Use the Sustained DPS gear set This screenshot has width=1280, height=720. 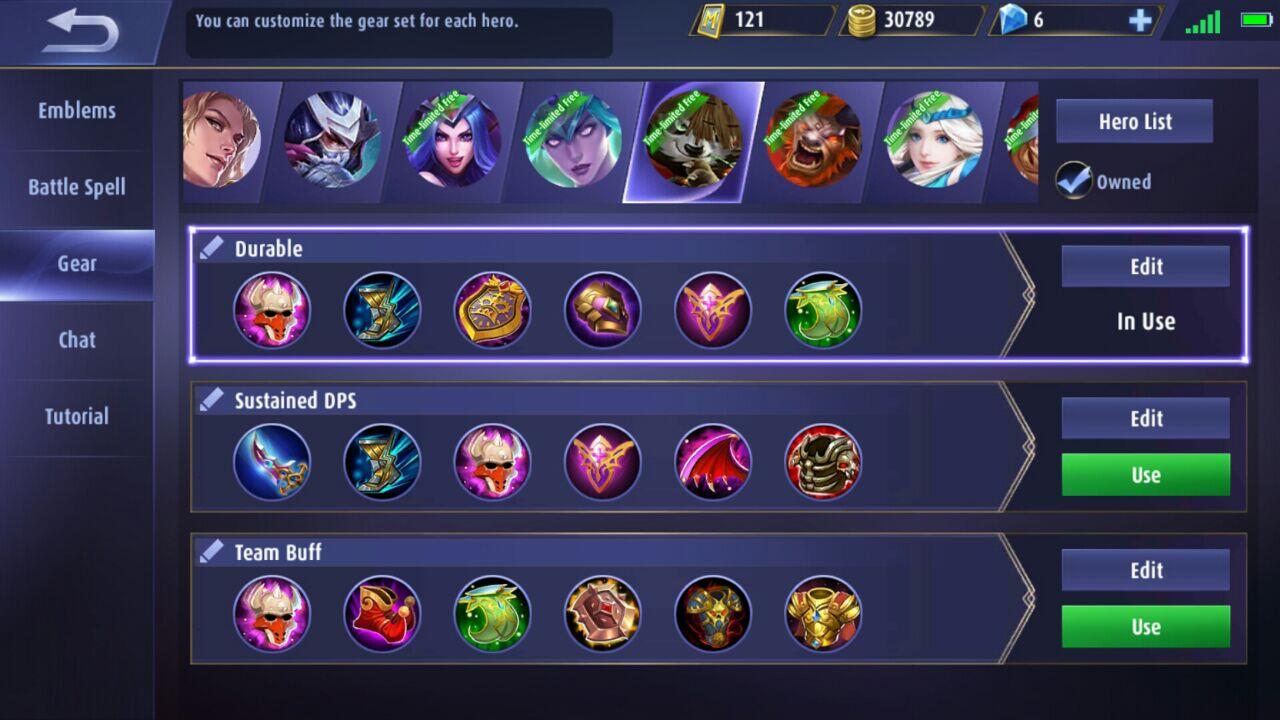(1146, 475)
